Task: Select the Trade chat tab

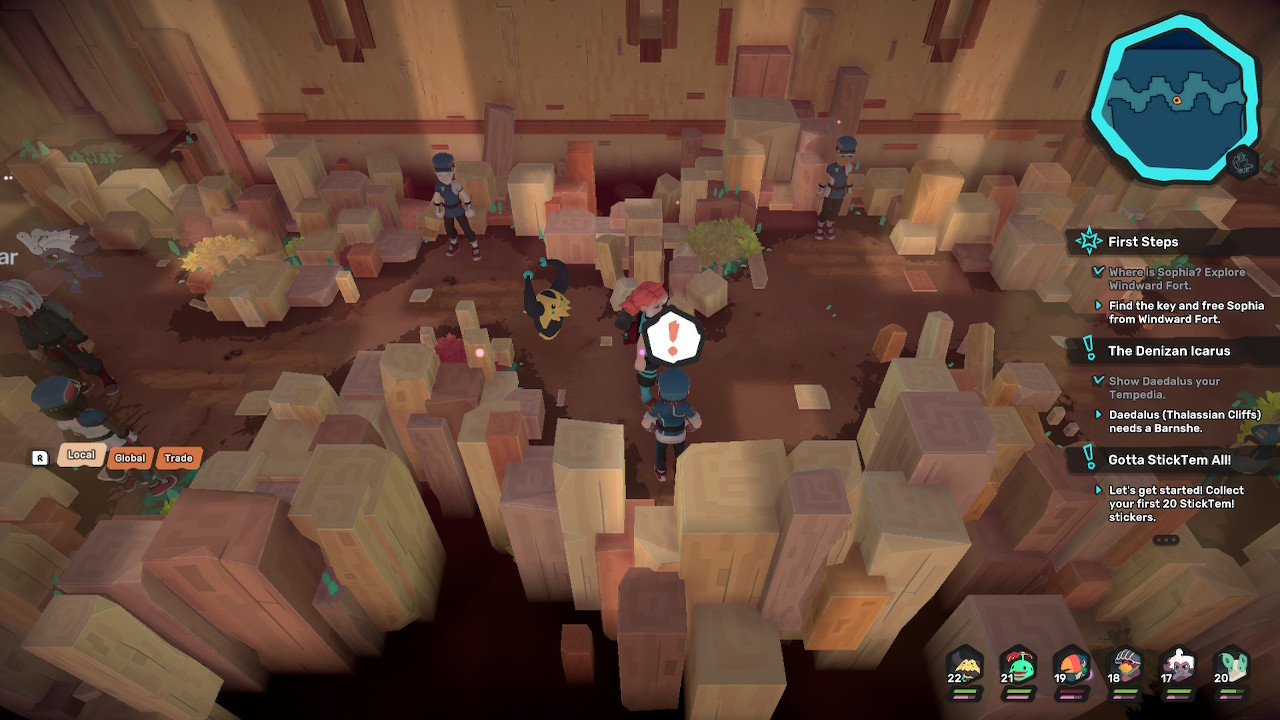Action: (x=179, y=458)
